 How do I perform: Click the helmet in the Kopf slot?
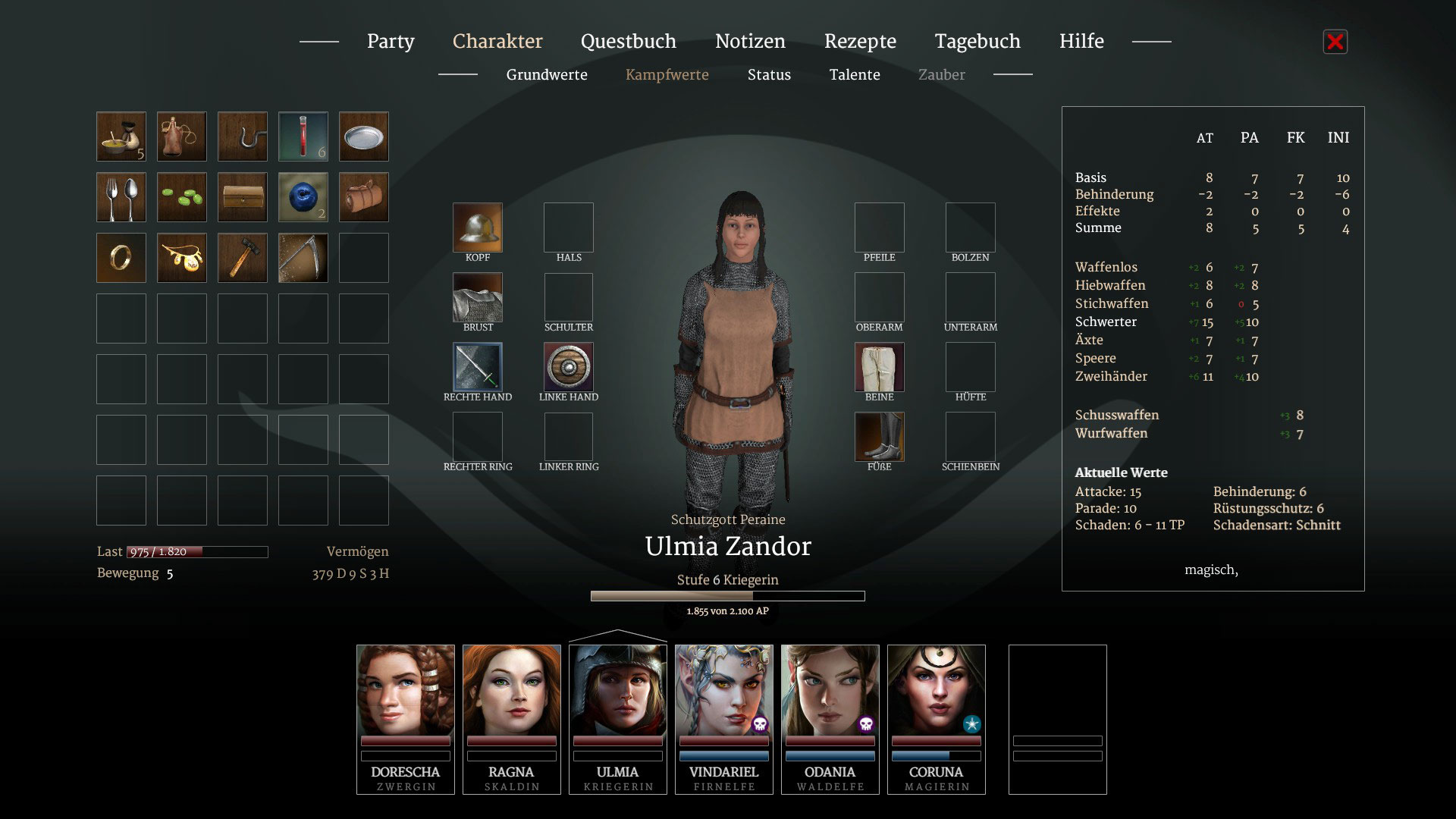[x=478, y=227]
